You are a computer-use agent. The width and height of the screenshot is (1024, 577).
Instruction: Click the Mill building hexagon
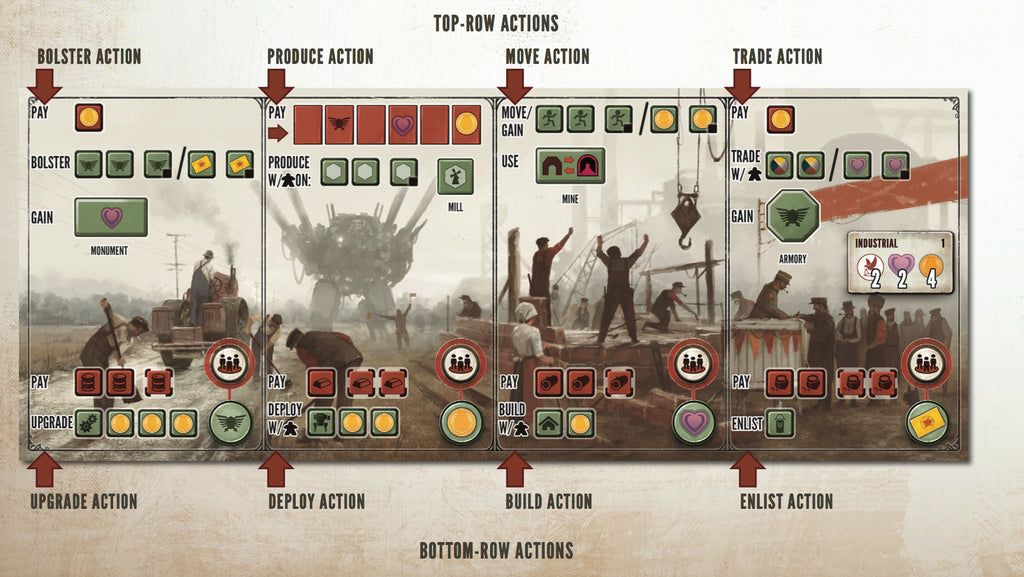pos(455,177)
